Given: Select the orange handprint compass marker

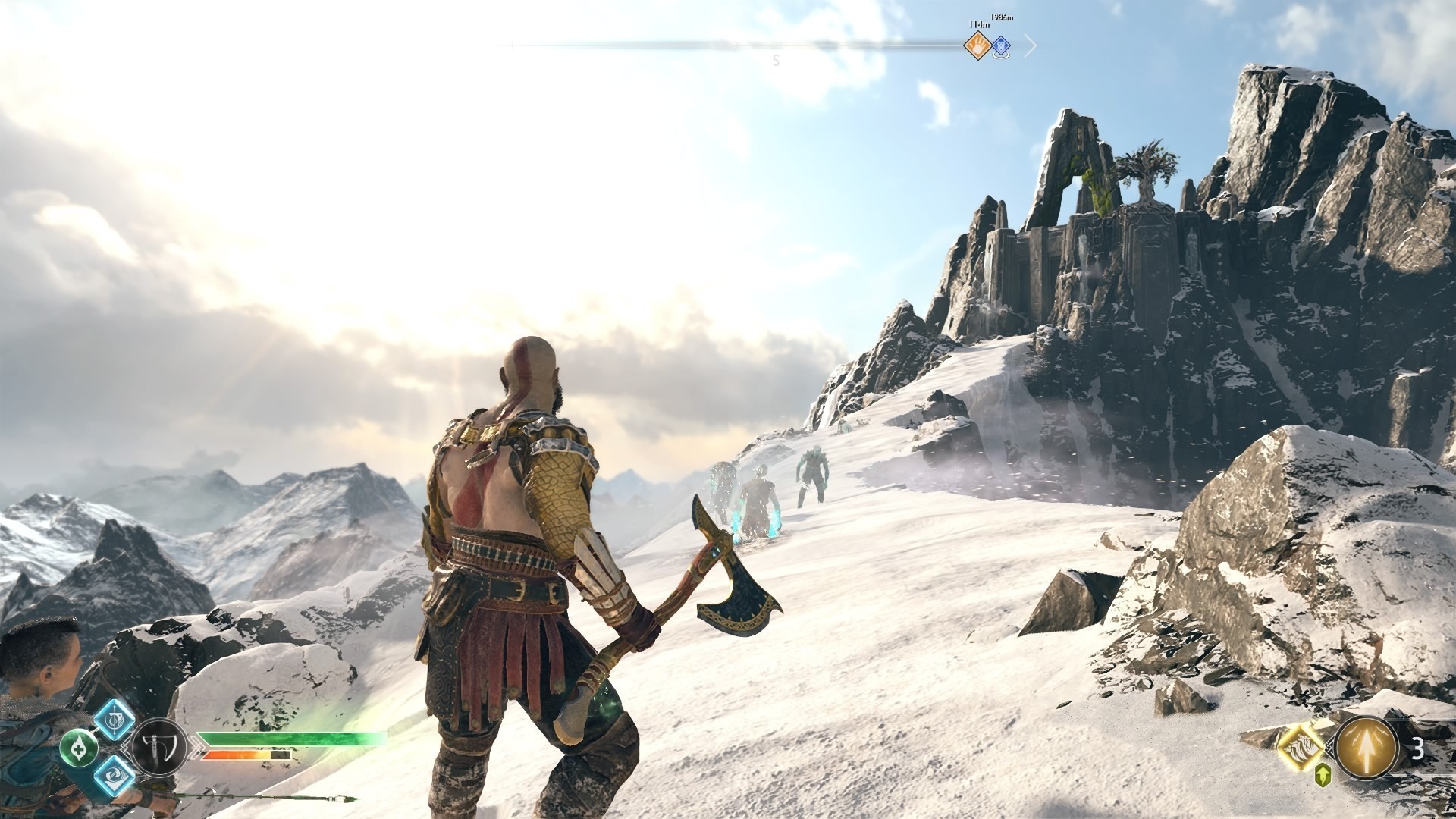Looking at the screenshot, I should click(977, 47).
